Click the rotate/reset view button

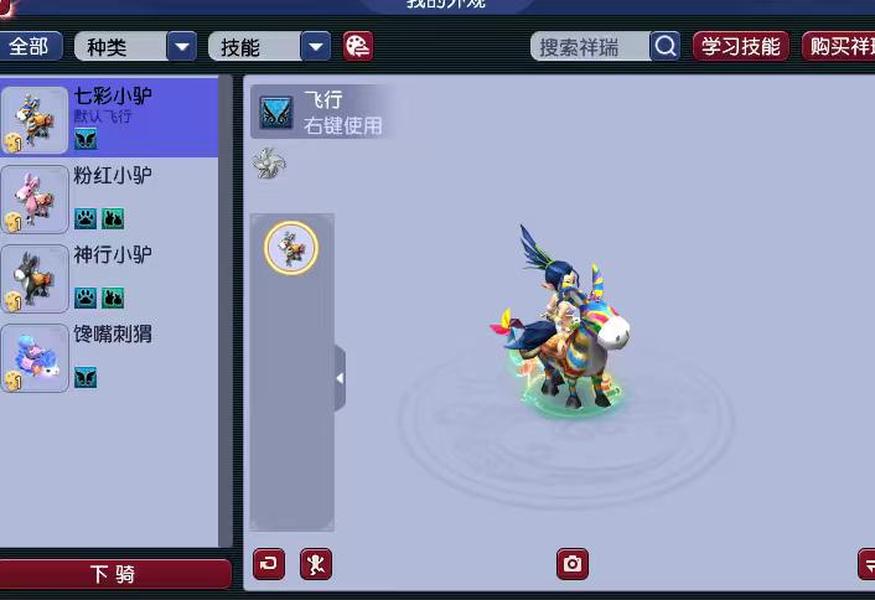click(269, 564)
